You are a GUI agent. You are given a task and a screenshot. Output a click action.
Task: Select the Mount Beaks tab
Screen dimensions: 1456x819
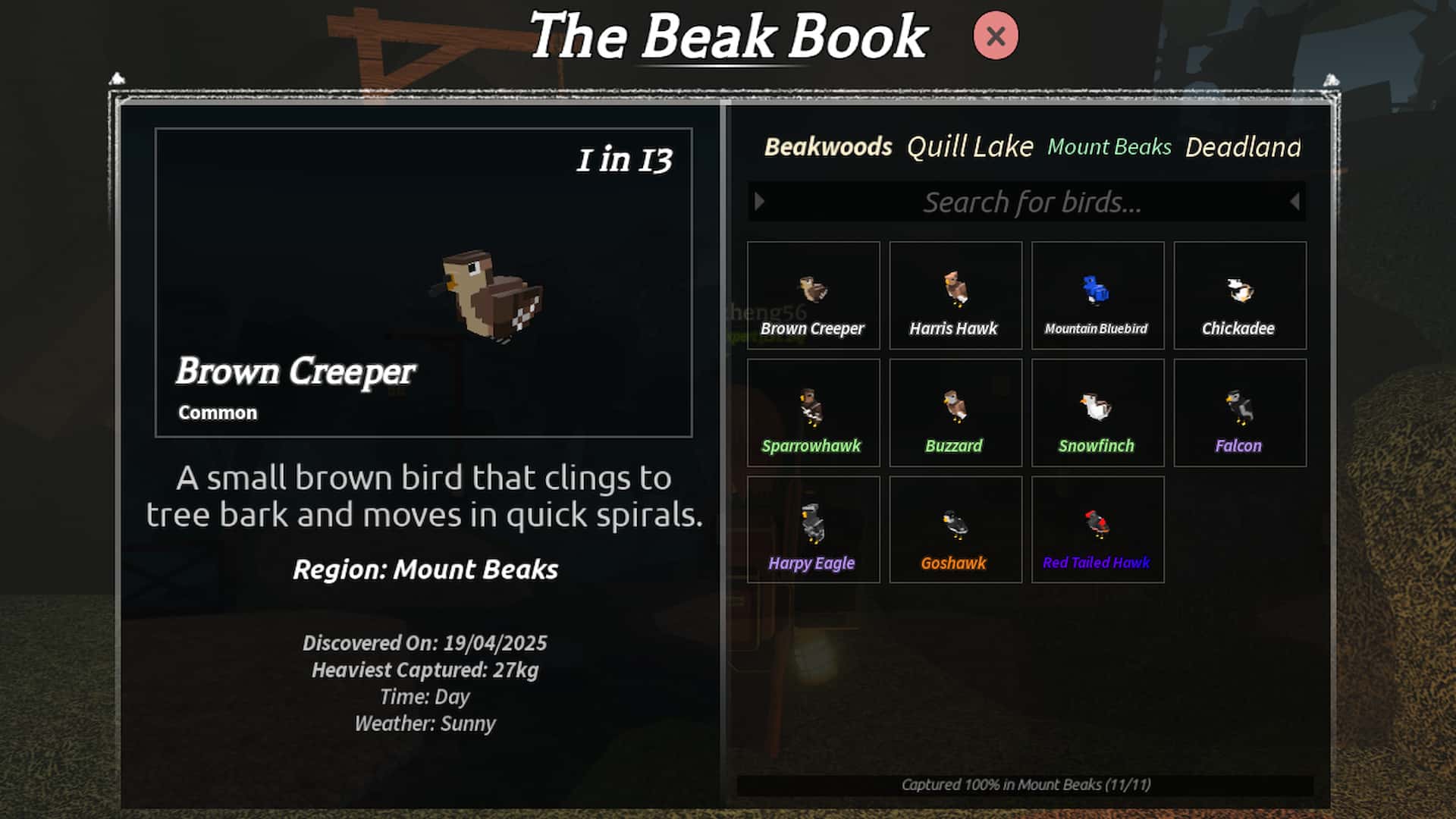(1109, 146)
